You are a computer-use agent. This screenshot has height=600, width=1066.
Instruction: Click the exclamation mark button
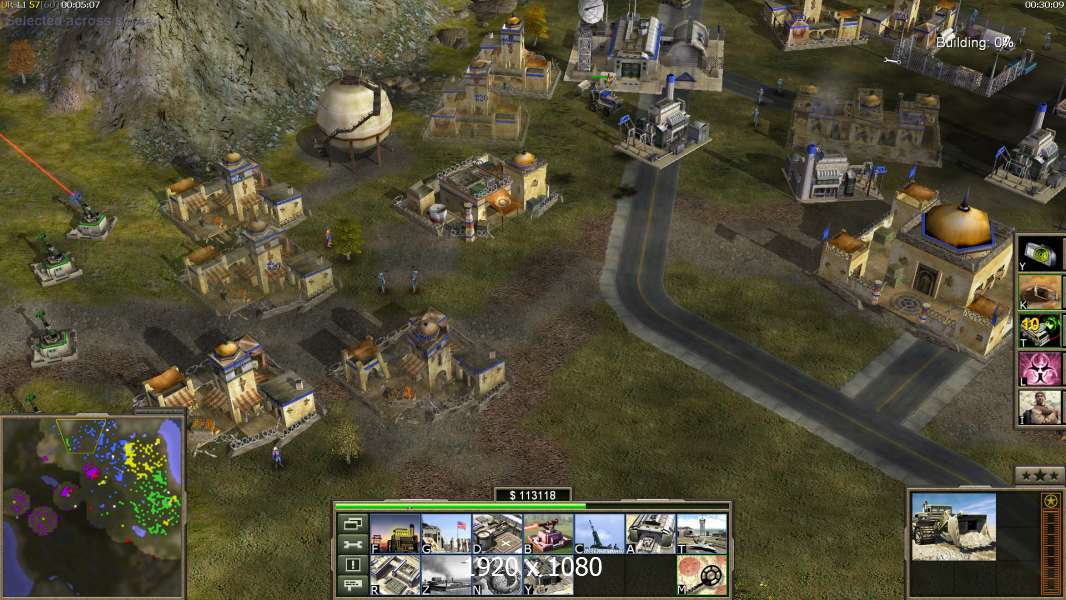pyautogui.click(x=352, y=565)
